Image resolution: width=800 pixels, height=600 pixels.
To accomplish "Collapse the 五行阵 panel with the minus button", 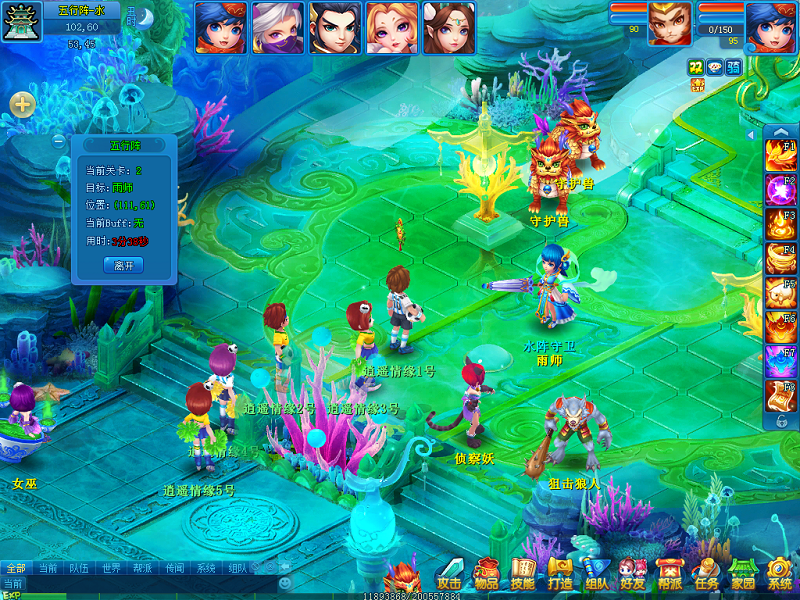I will (59, 142).
